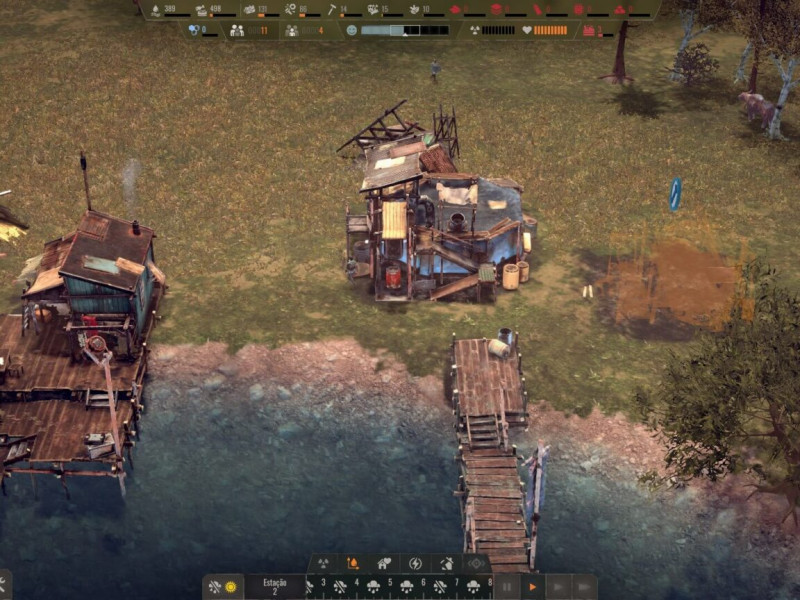This screenshot has width=800, height=600.
Task: Toggle the electricity overlay
Action: [x=415, y=564]
